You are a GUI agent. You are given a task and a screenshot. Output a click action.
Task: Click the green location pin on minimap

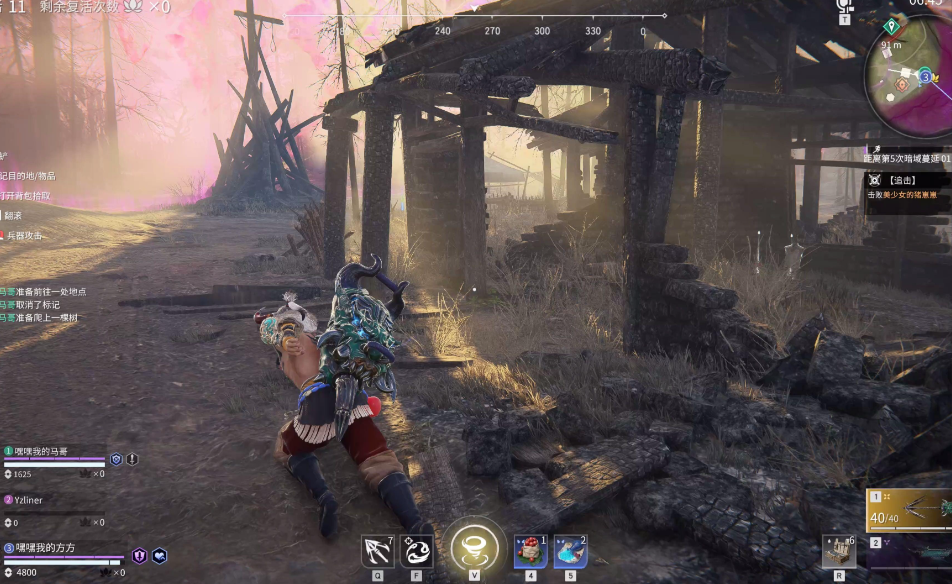(x=892, y=26)
